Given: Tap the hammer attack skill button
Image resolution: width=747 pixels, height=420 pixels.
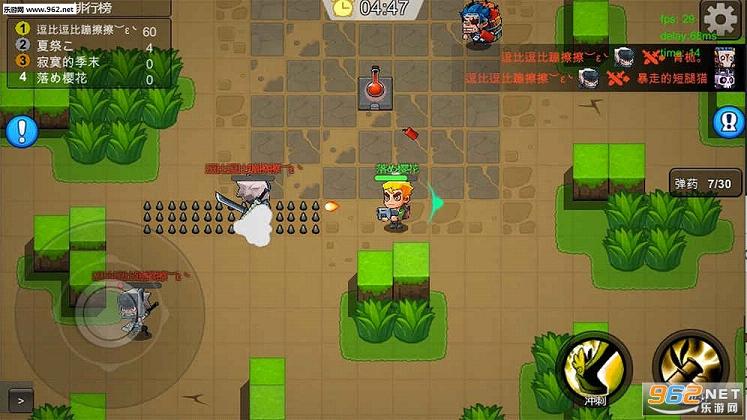Looking at the screenshot, I should [685, 365].
